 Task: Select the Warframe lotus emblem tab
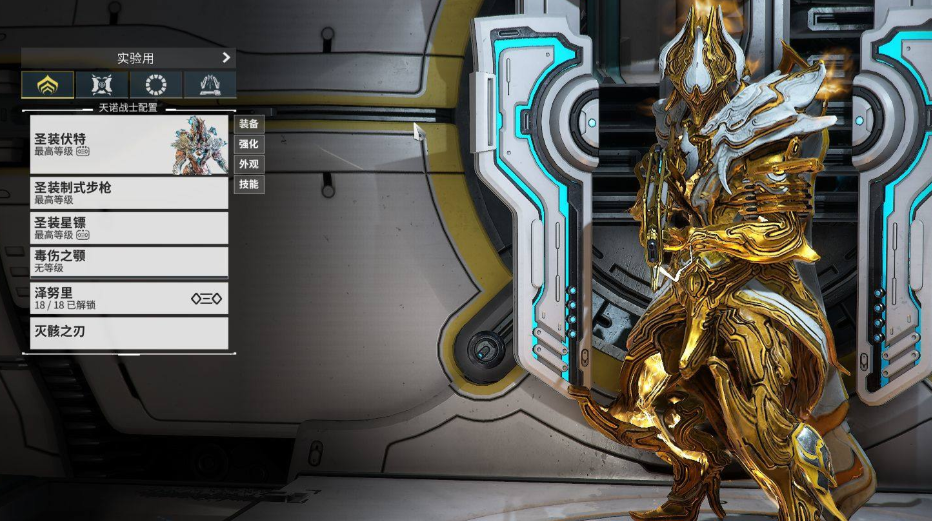coord(47,85)
